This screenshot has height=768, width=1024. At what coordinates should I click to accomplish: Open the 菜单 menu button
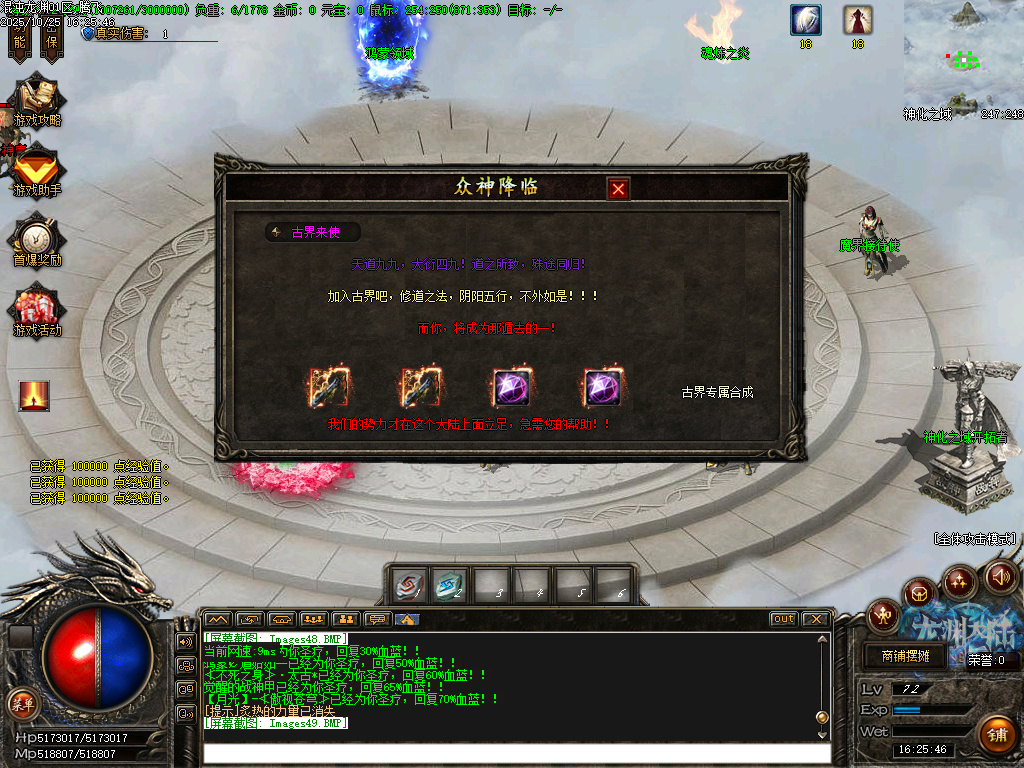point(21,702)
